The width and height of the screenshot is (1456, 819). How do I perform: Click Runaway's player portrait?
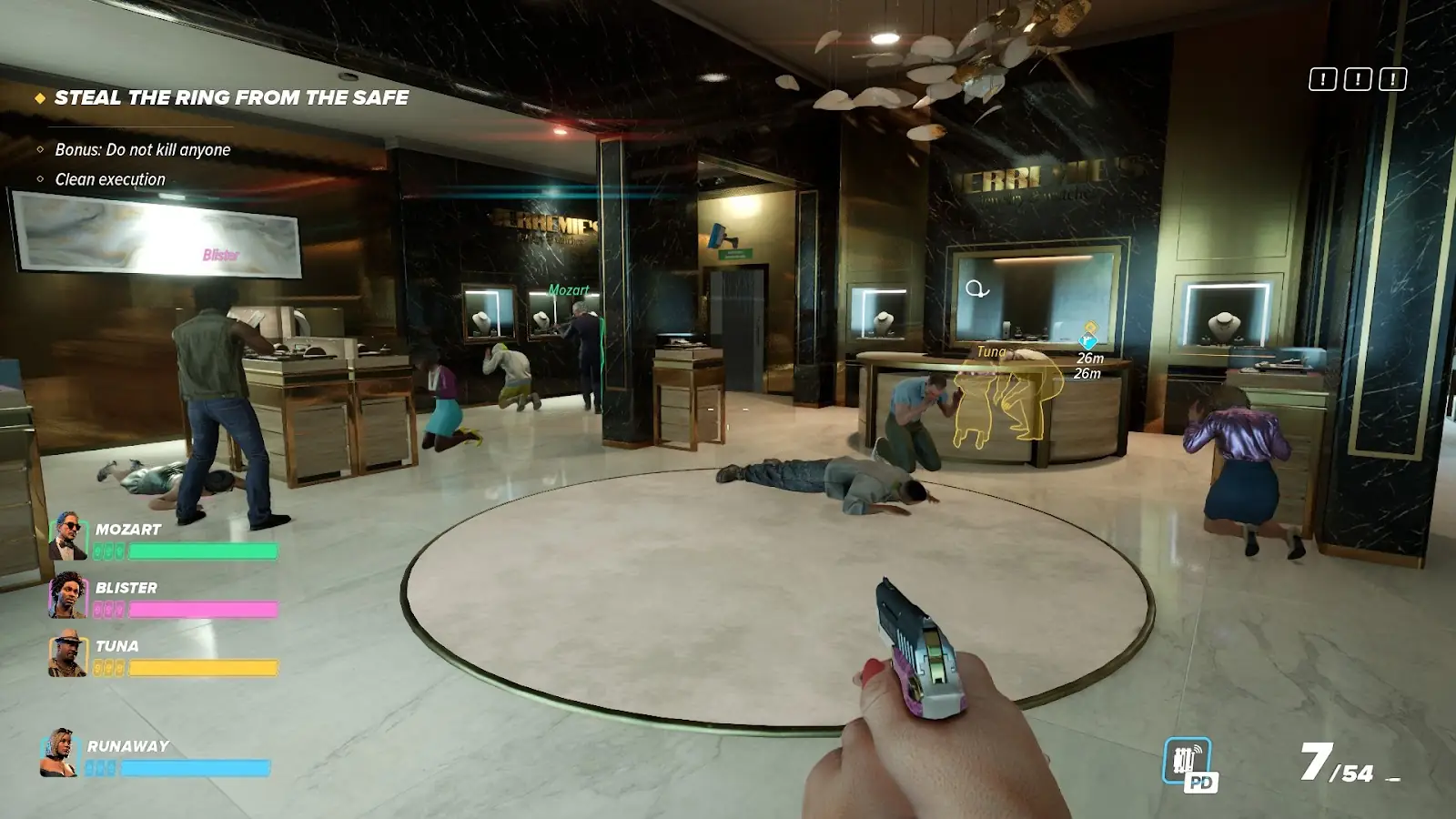60,753
